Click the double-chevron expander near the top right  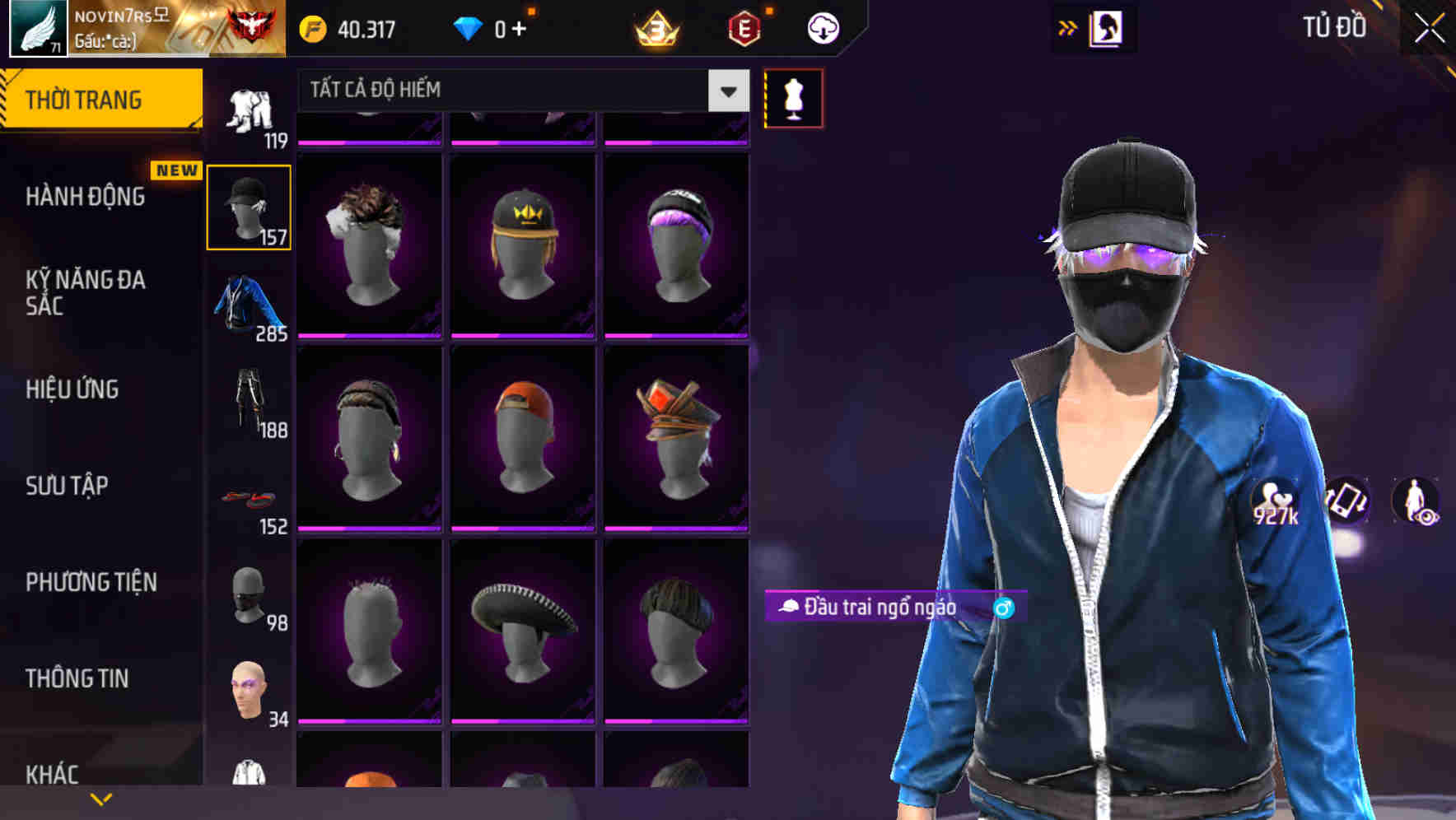click(x=1066, y=27)
